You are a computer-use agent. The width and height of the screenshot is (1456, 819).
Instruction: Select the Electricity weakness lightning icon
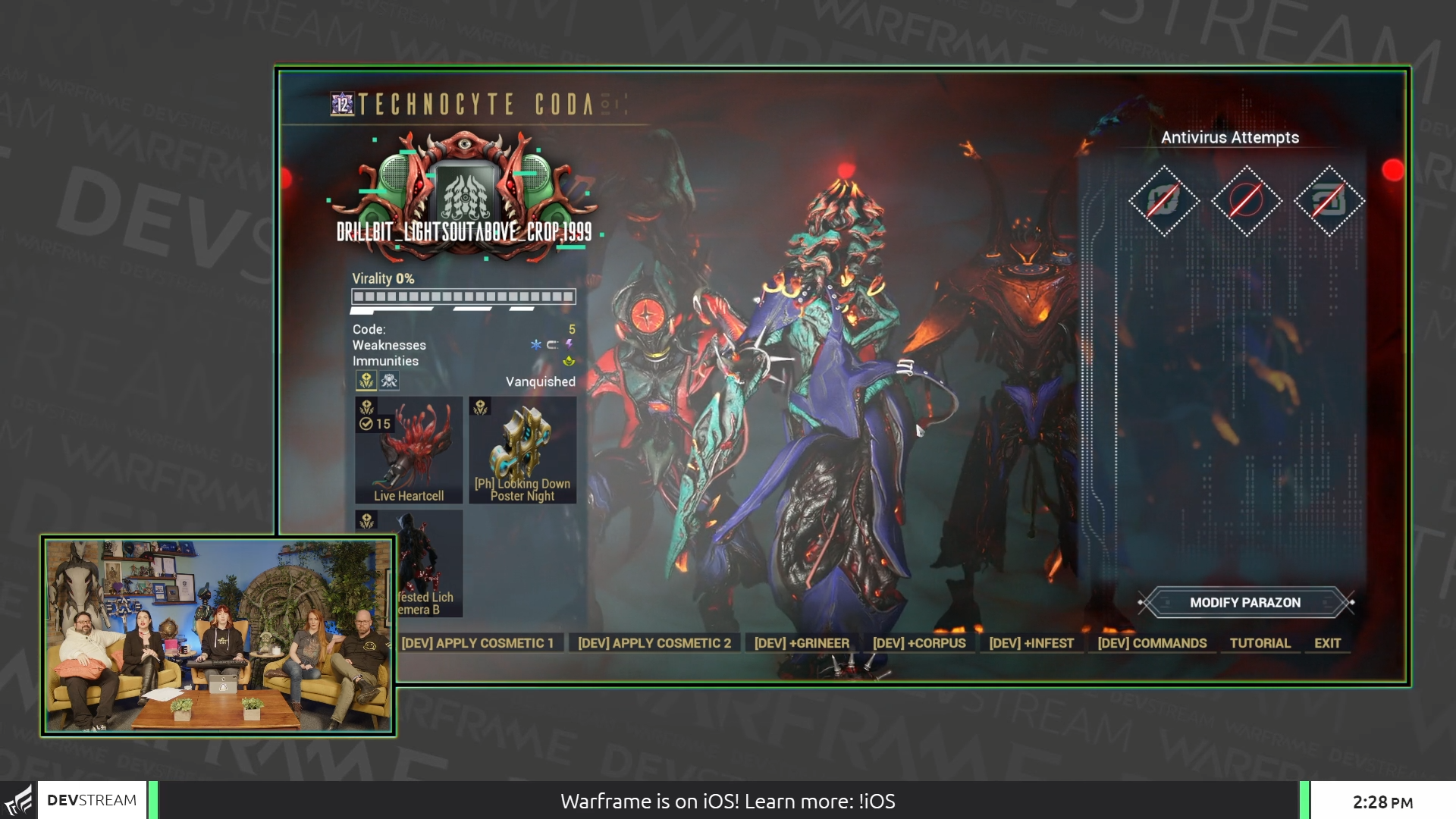(569, 346)
